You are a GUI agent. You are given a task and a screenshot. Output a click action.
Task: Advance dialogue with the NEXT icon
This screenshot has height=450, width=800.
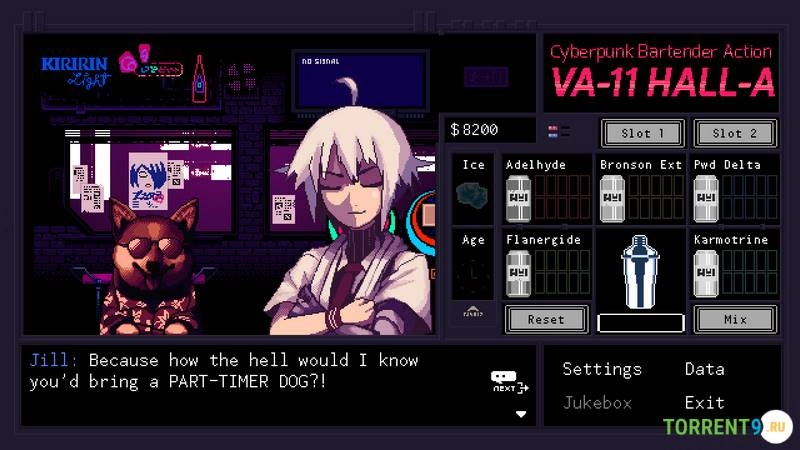click(x=508, y=382)
